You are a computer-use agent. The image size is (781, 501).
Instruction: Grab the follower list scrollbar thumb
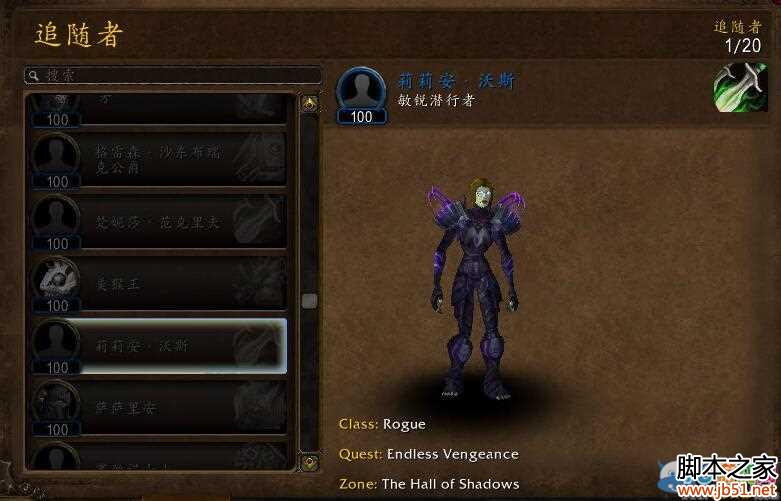(x=310, y=300)
